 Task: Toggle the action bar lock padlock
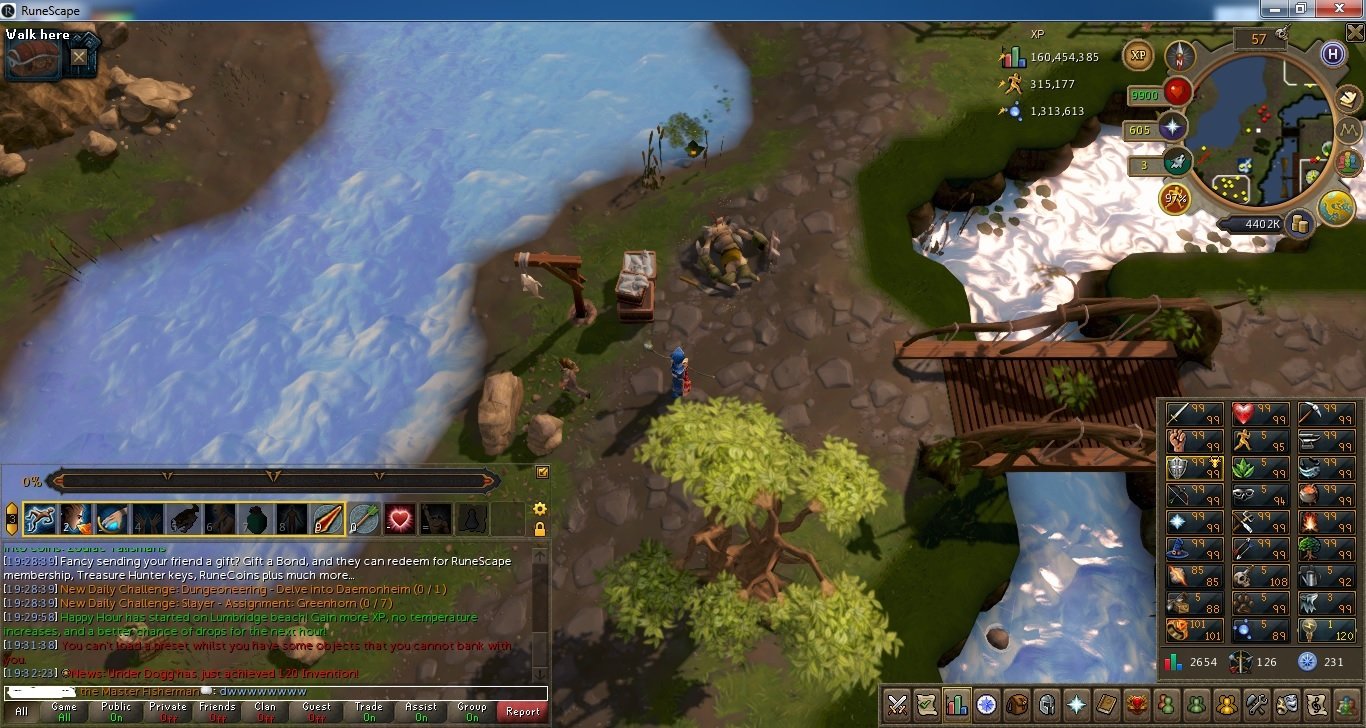click(x=540, y=529)
